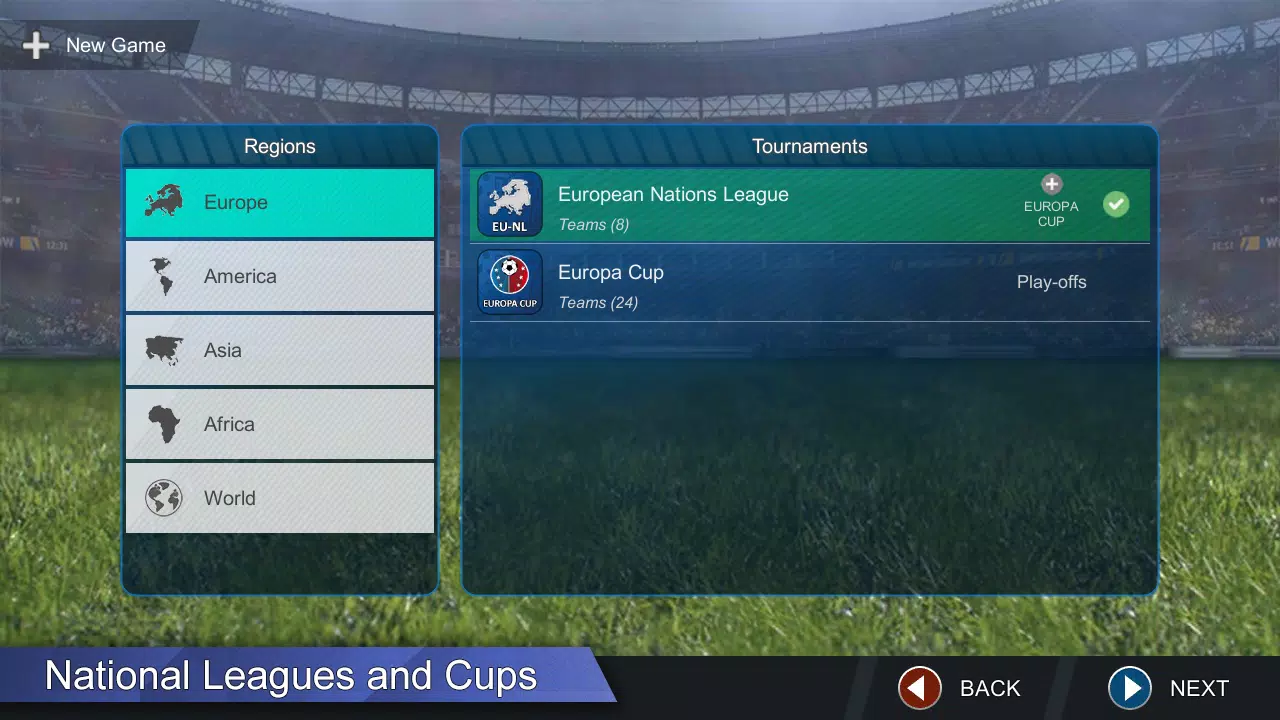The image size is (1280, 720).
Task: Expand the Teams (24) listing
Action: click(598, 302)
